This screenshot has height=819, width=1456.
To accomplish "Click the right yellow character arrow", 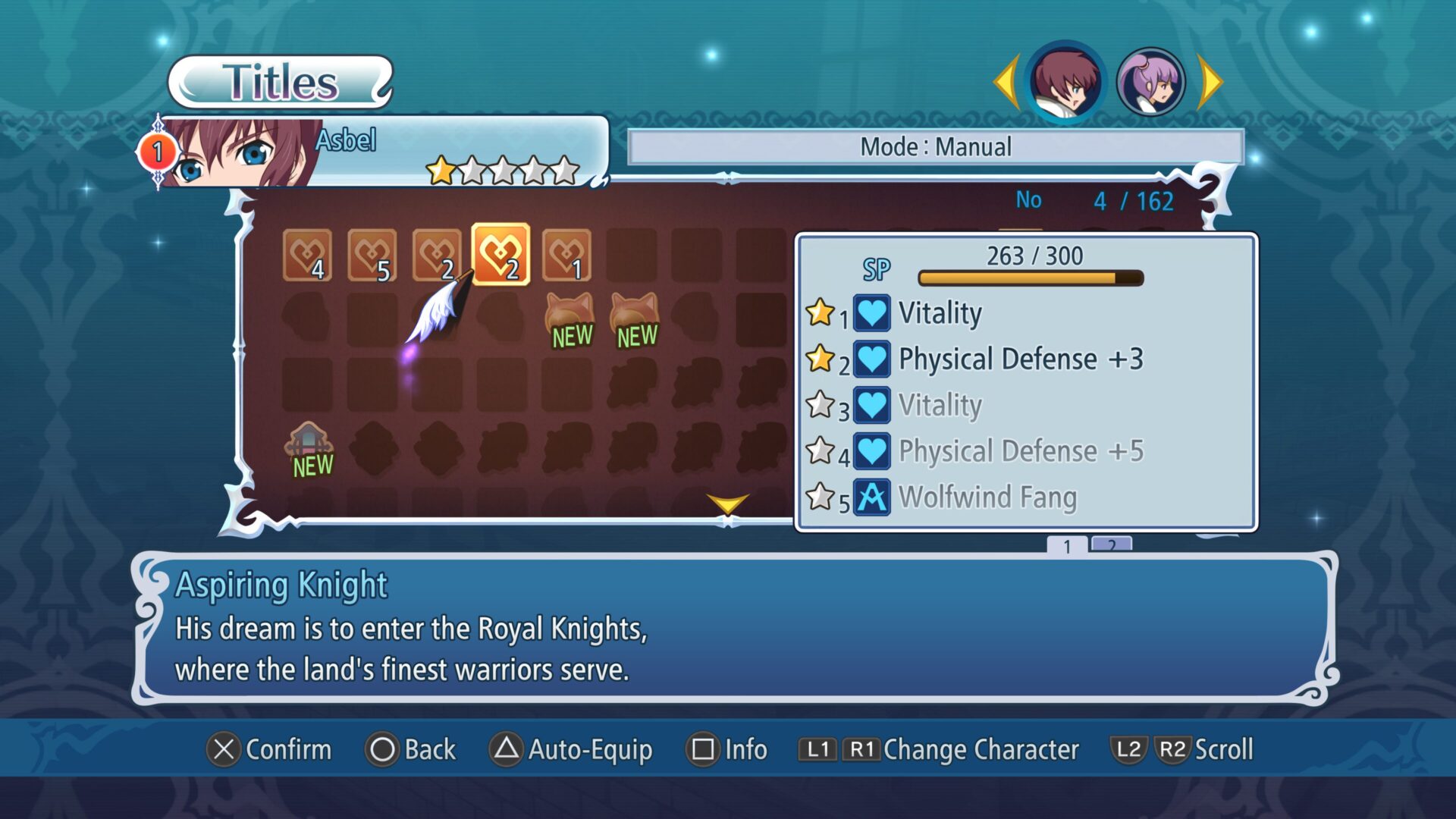I will [x=1210, y=82].
